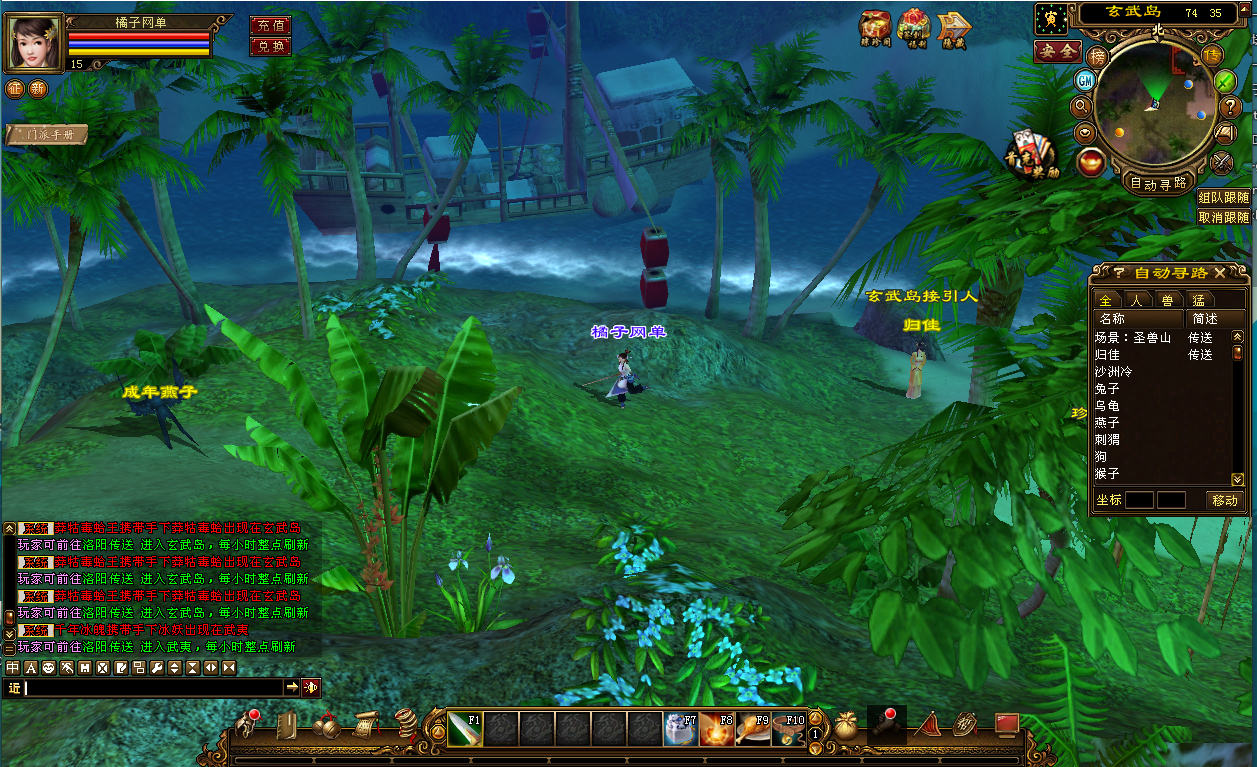Activate the F8 fire skill slot
1257x767 pixels.
click(716, 729)
